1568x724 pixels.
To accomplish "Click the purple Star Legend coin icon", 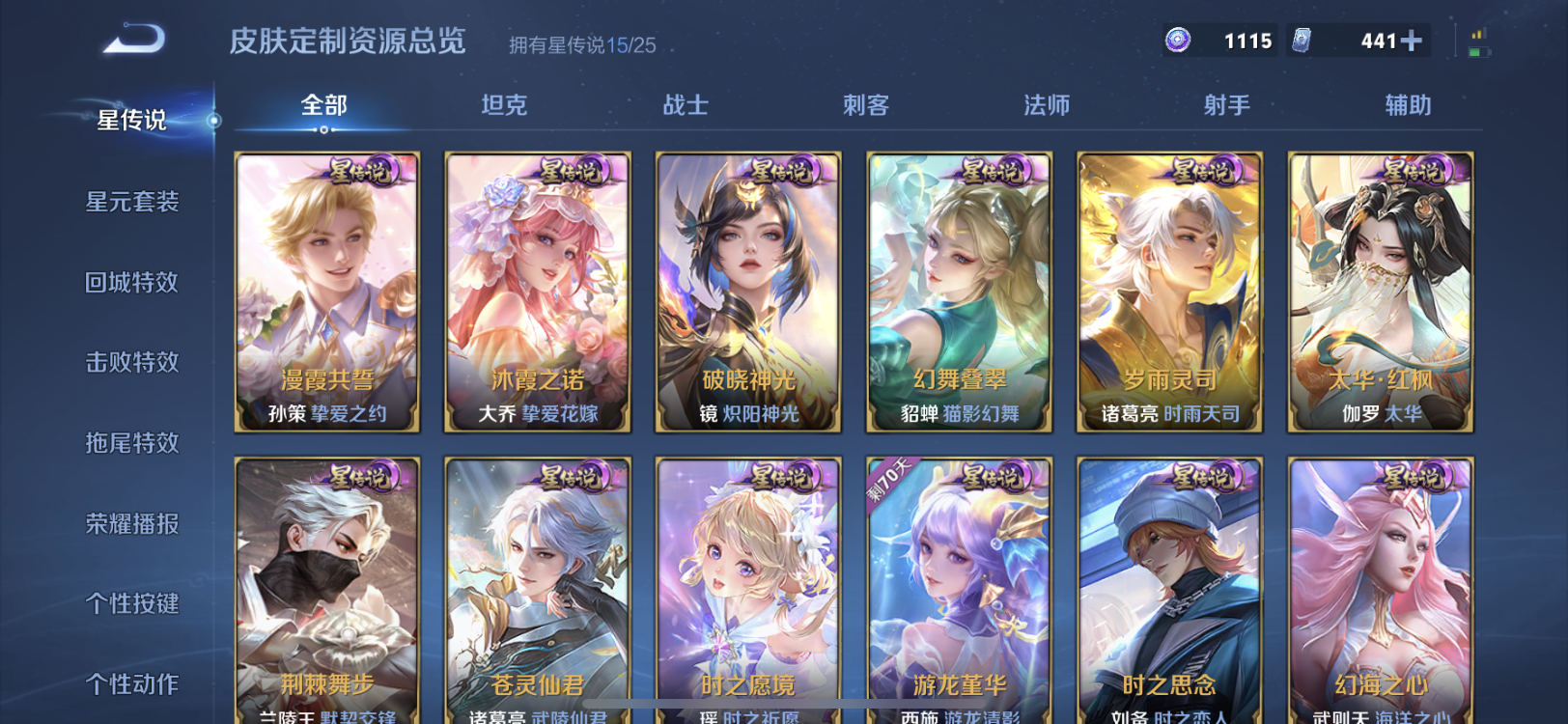I will tap(1177, 41).
